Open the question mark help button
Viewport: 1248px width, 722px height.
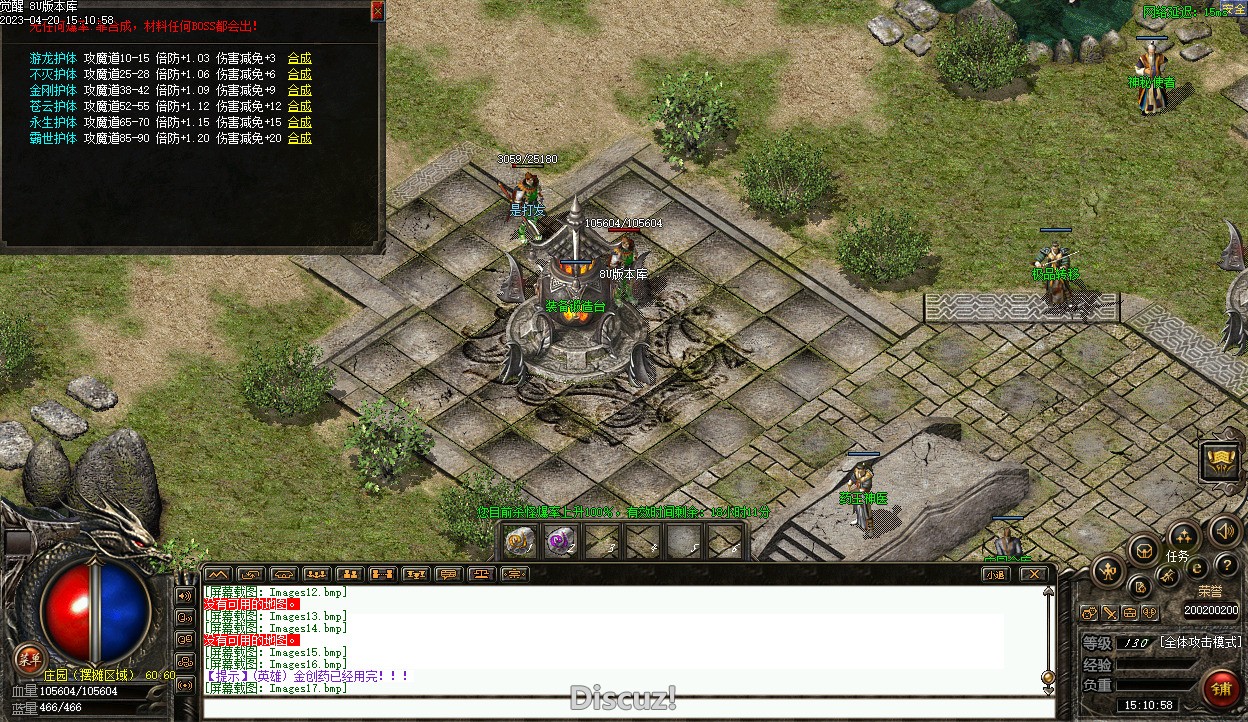pos(1226,566)
